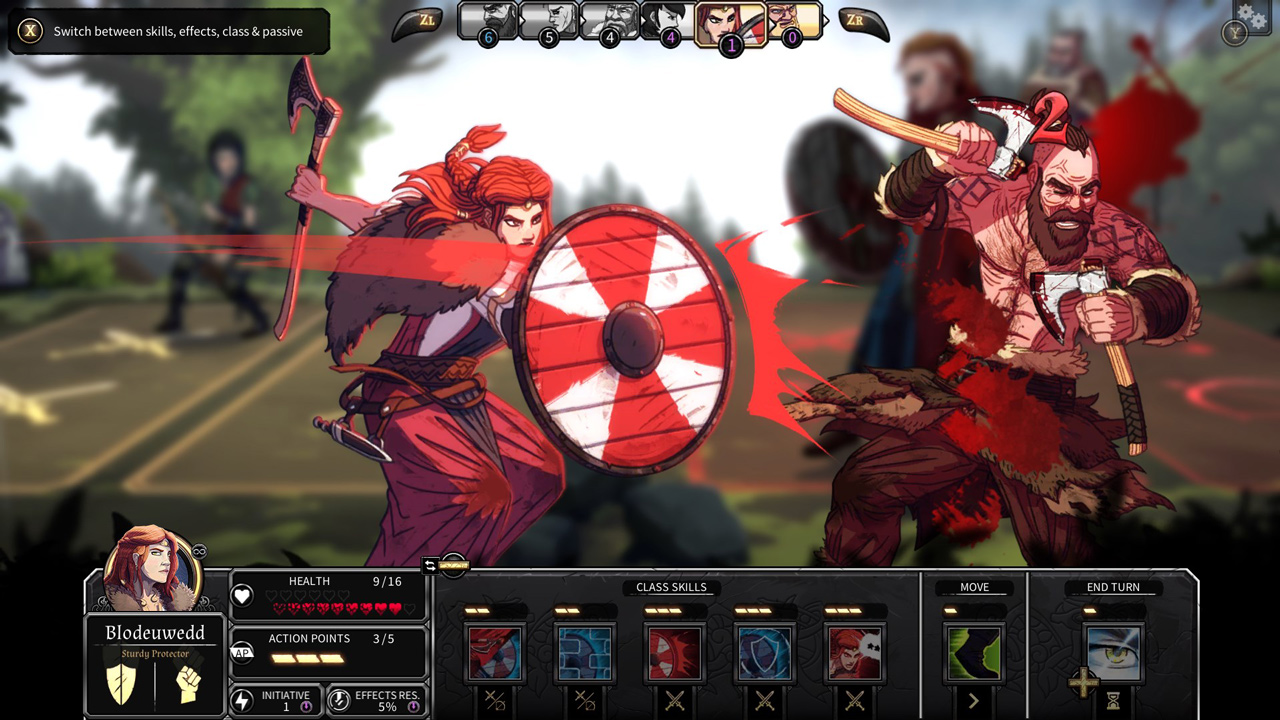Image resolution: width=1280 pixels, height=720 pixels.
Task: Click the Initiative lightning bolt icon
Action: (x=241, y=699)
